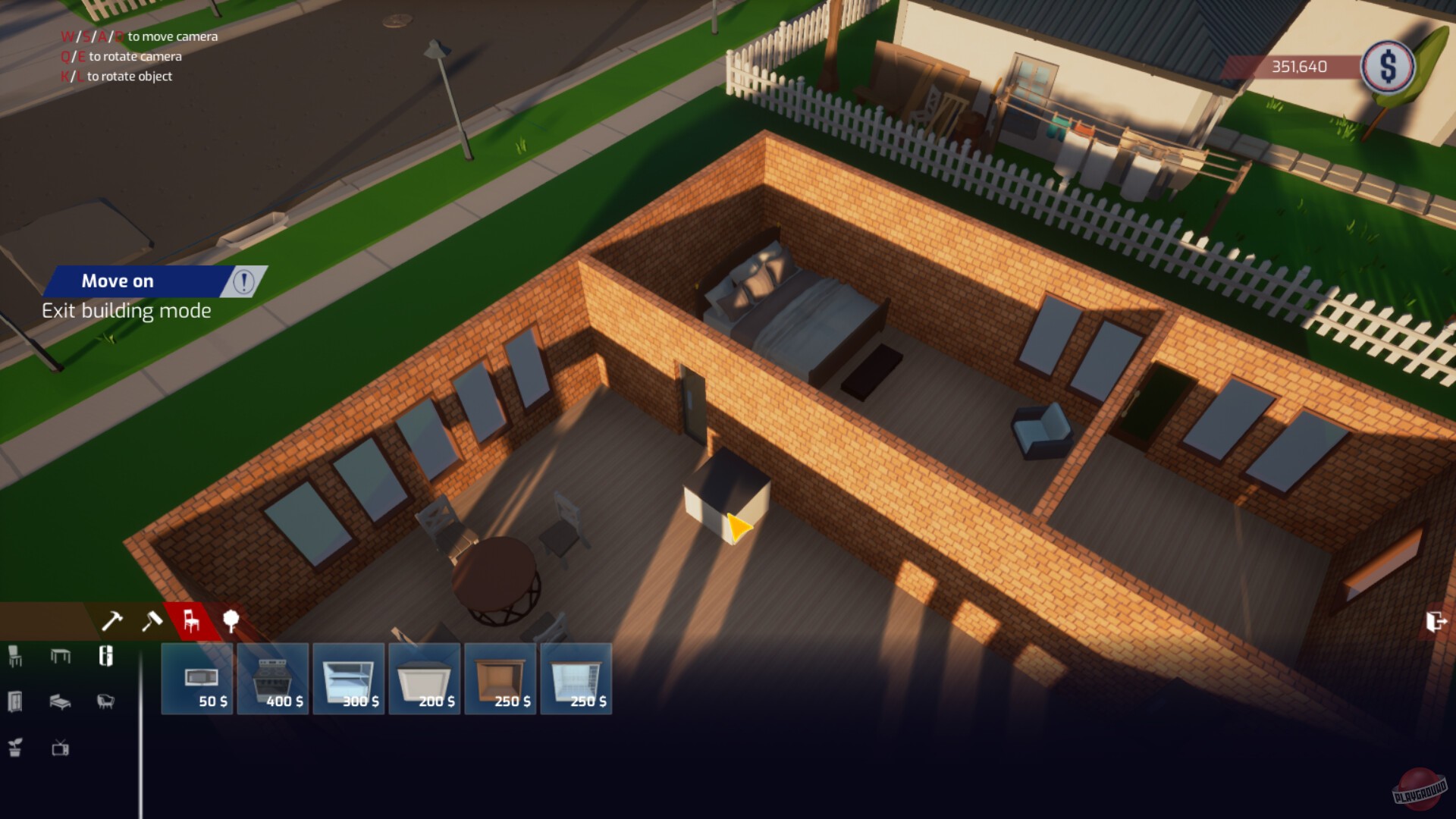Image resolution: width=1456 pixels, height=819 pixels.
Task: Select the paint roller tool
Action: coord(152,620)
